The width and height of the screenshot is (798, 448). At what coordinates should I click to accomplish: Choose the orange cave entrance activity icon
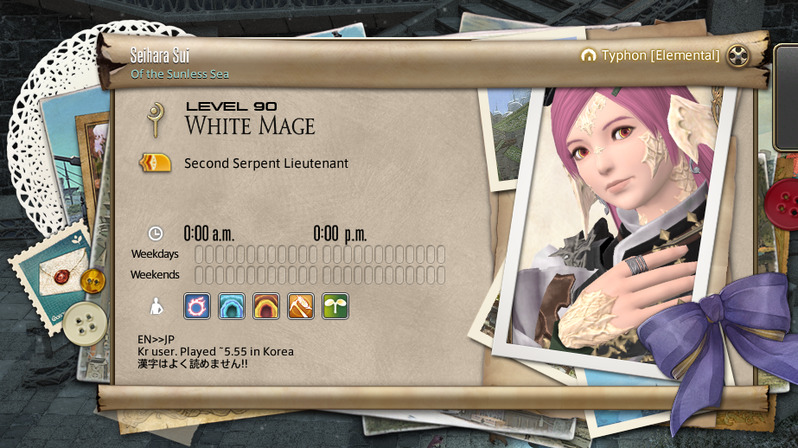point(266,306)
